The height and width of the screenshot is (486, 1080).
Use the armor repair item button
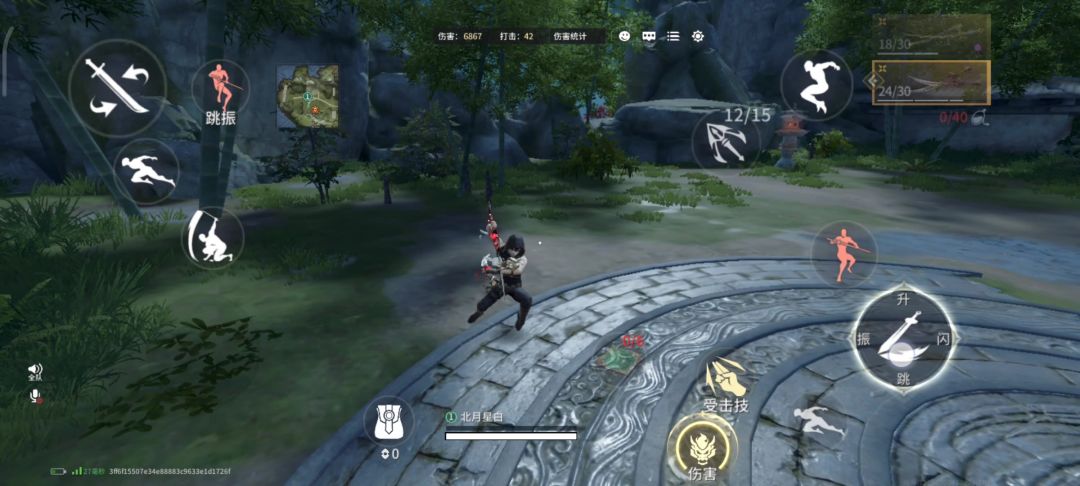click(388, 423)
